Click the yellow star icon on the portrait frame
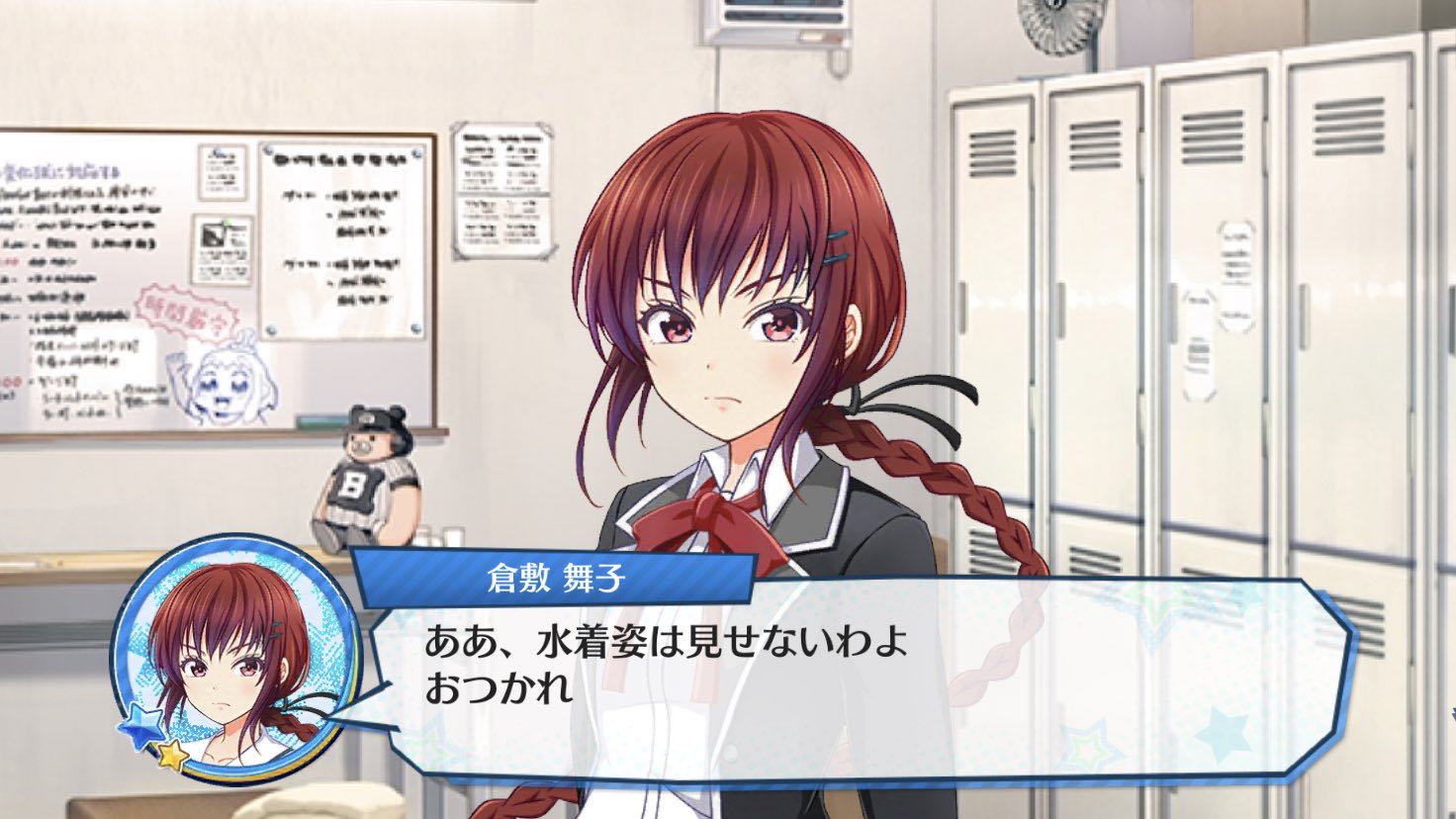Screen dimensions: 1456x819 pos(171,755)
